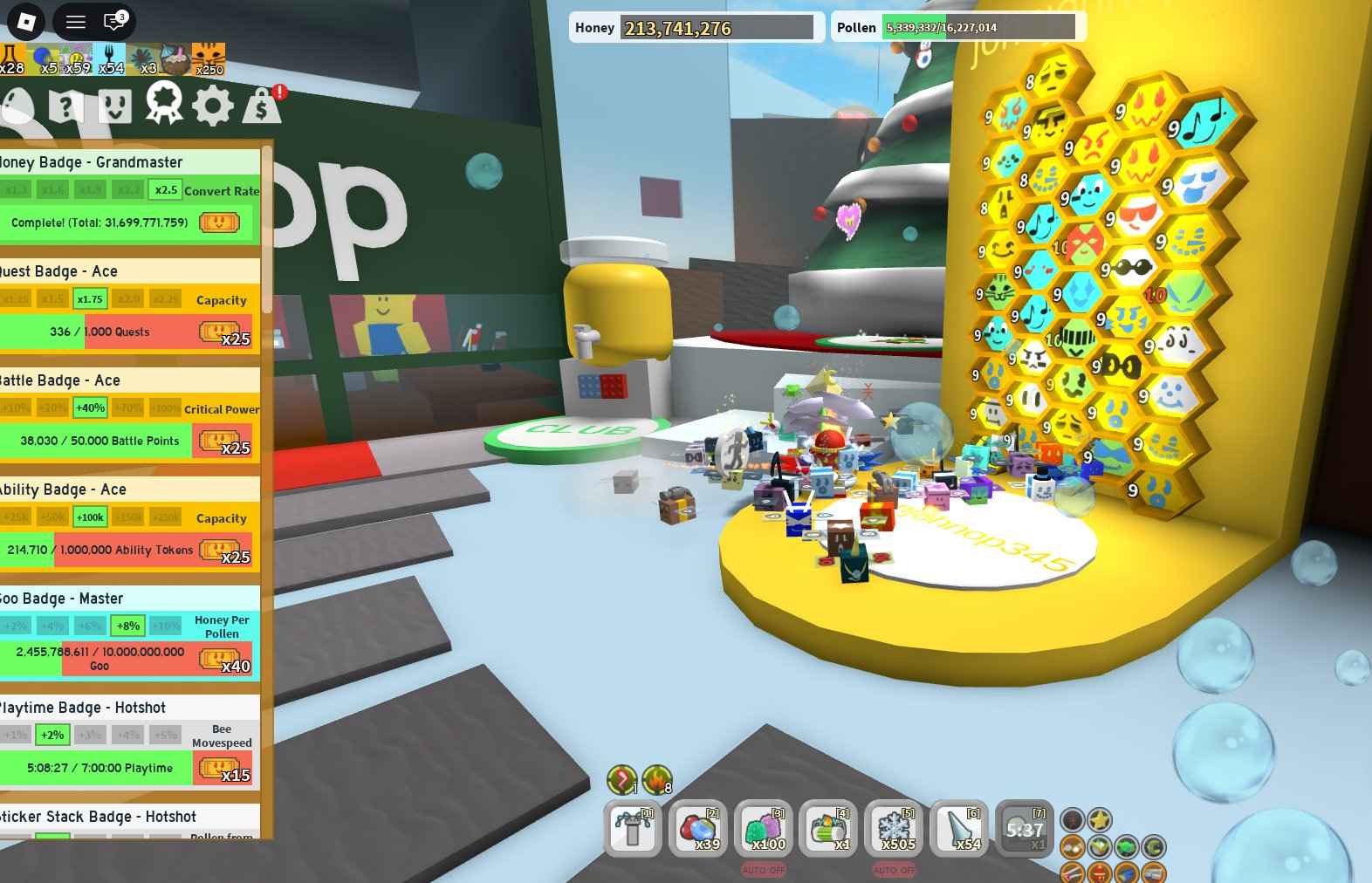This screenshot has width=1372, height=883.
Task: Open the quest map icon
Action: 68,106
